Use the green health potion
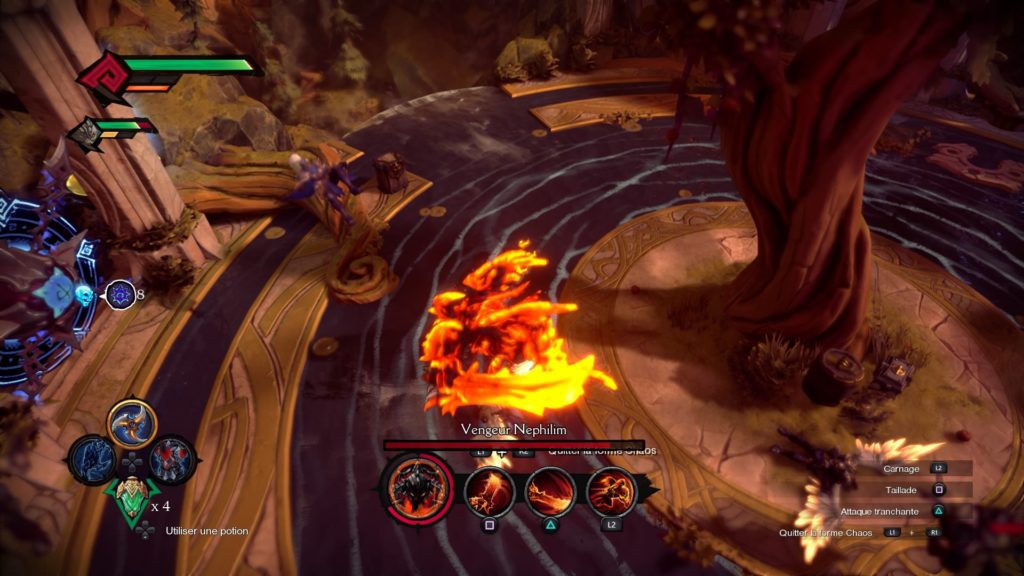The image size is (1024, 576). point(131,498)
